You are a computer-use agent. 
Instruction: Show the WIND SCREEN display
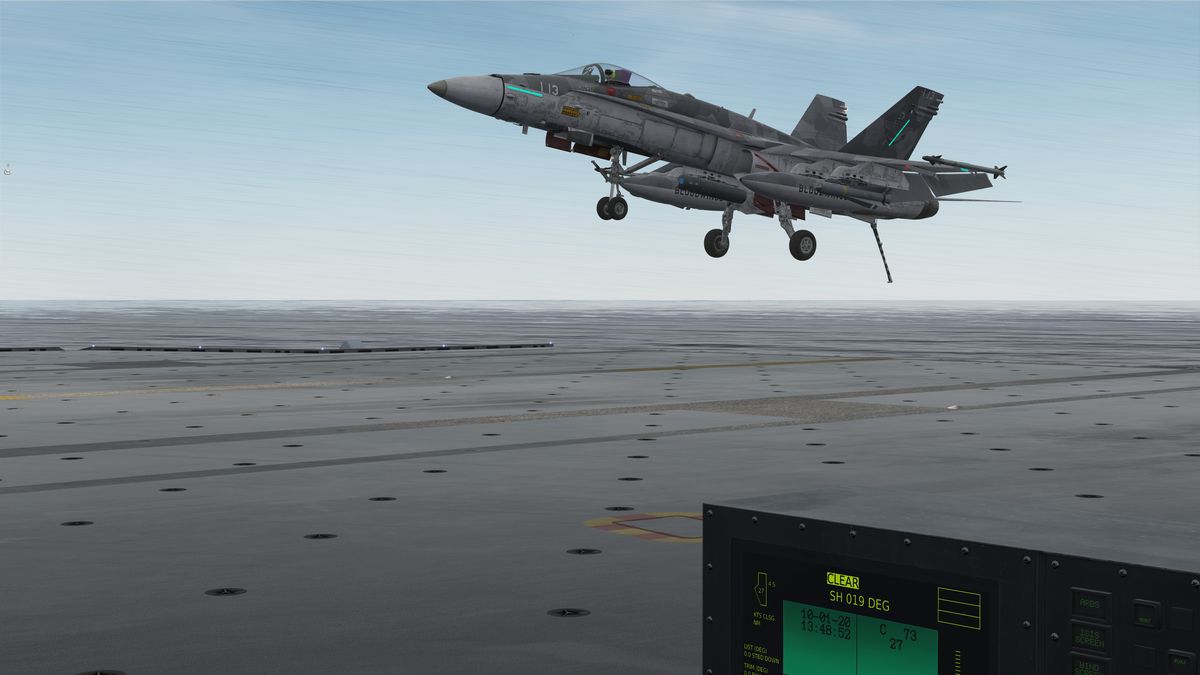(x=1089, y=664)
